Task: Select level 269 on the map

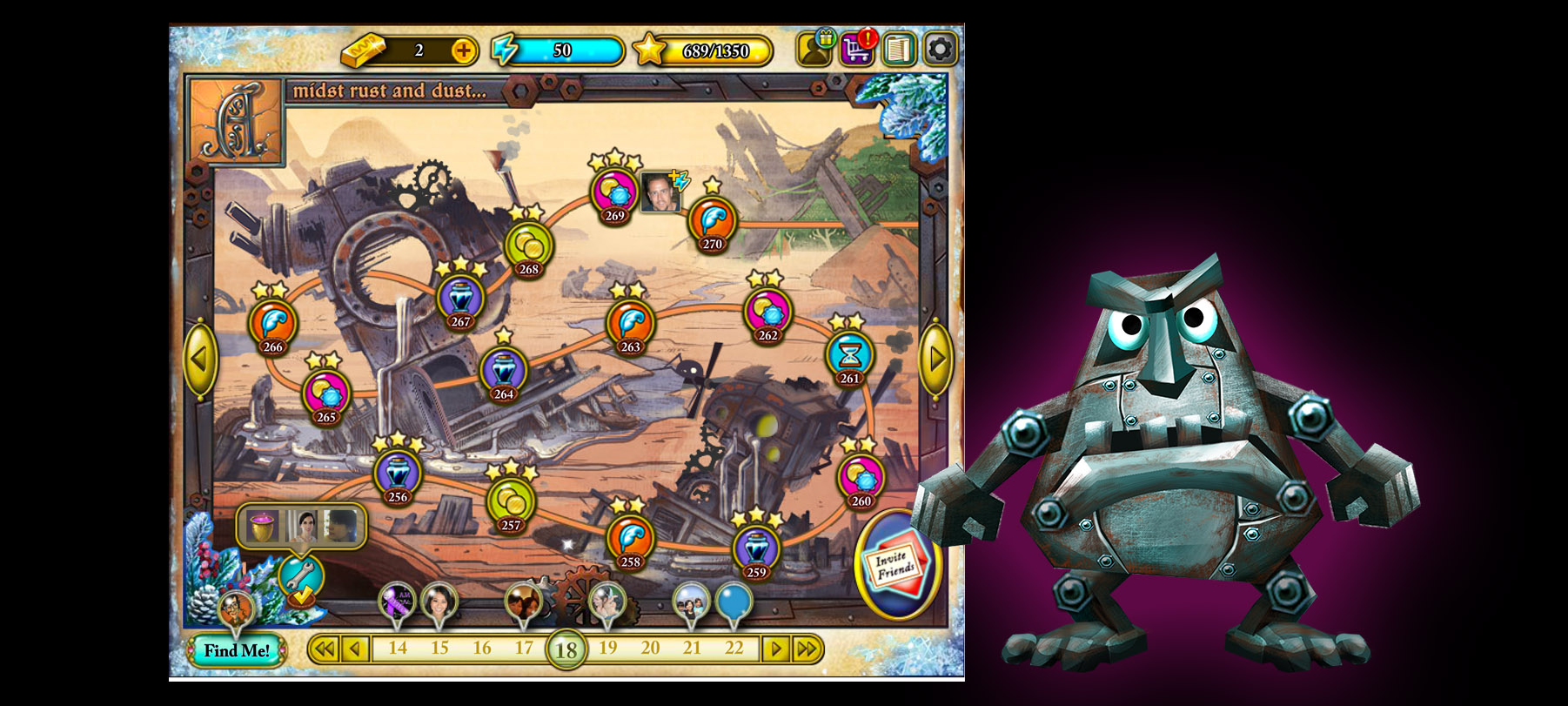Action: click(x=614, y=193)
